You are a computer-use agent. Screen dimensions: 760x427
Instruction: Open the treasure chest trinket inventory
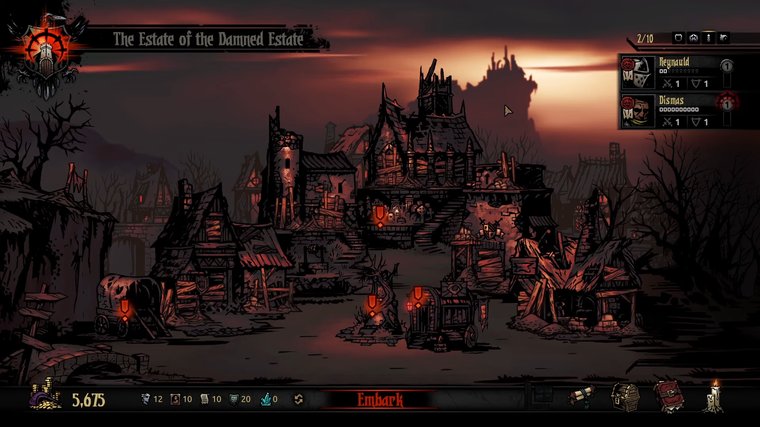pos(626,397)
